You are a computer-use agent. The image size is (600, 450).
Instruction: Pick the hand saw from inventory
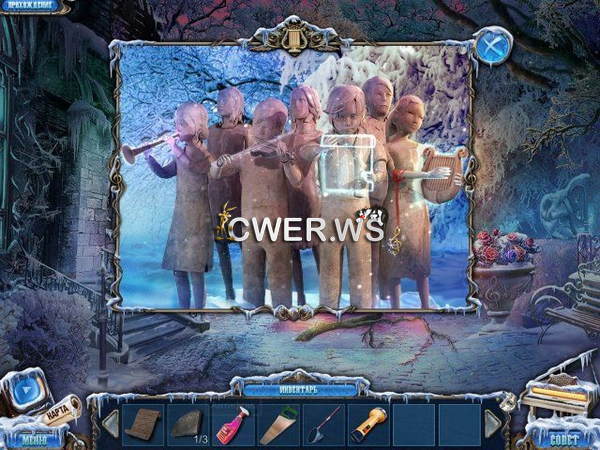pyautogui.click(x=278, y=424)
